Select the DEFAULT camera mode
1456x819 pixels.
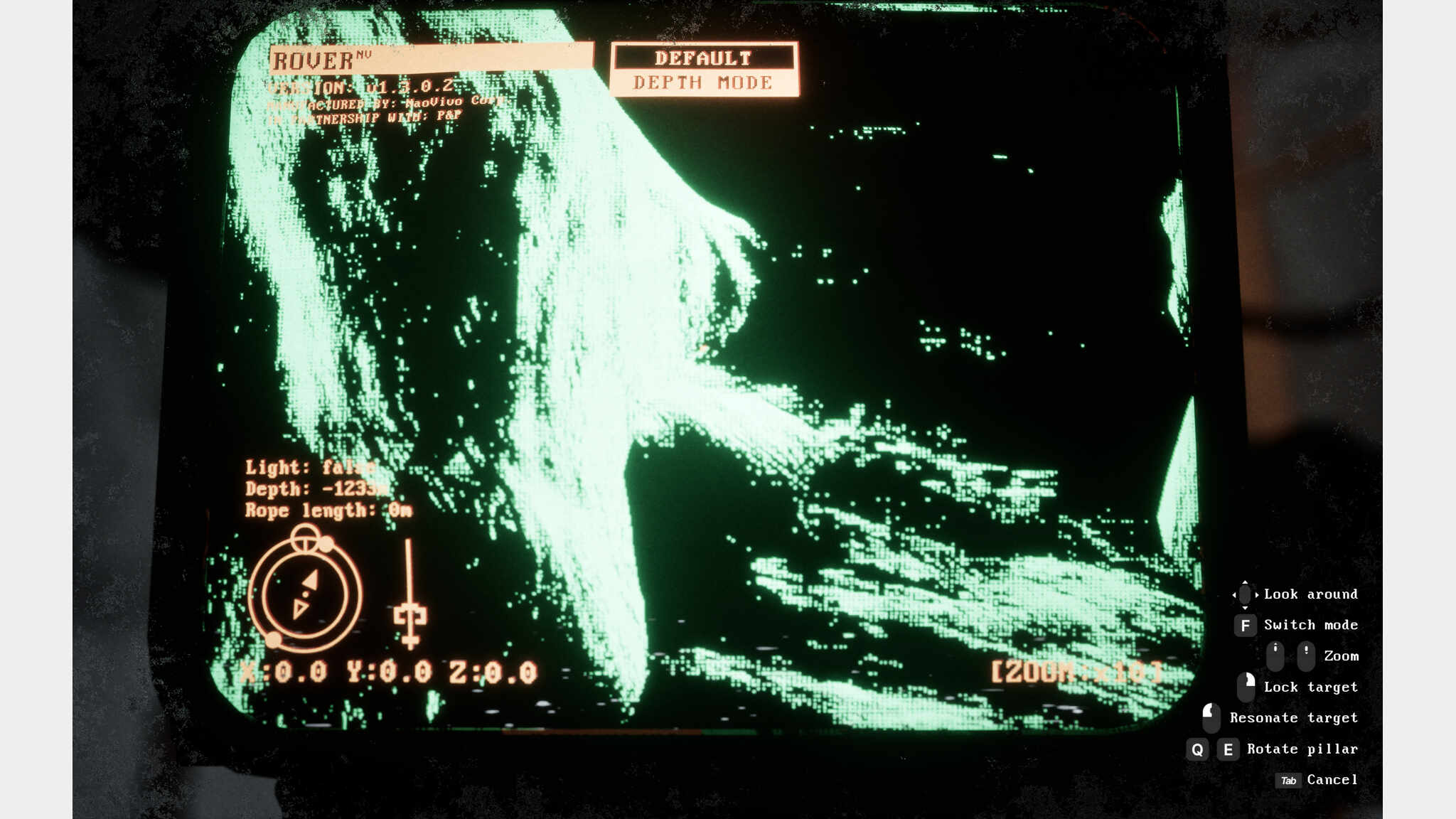pos(703,58)
